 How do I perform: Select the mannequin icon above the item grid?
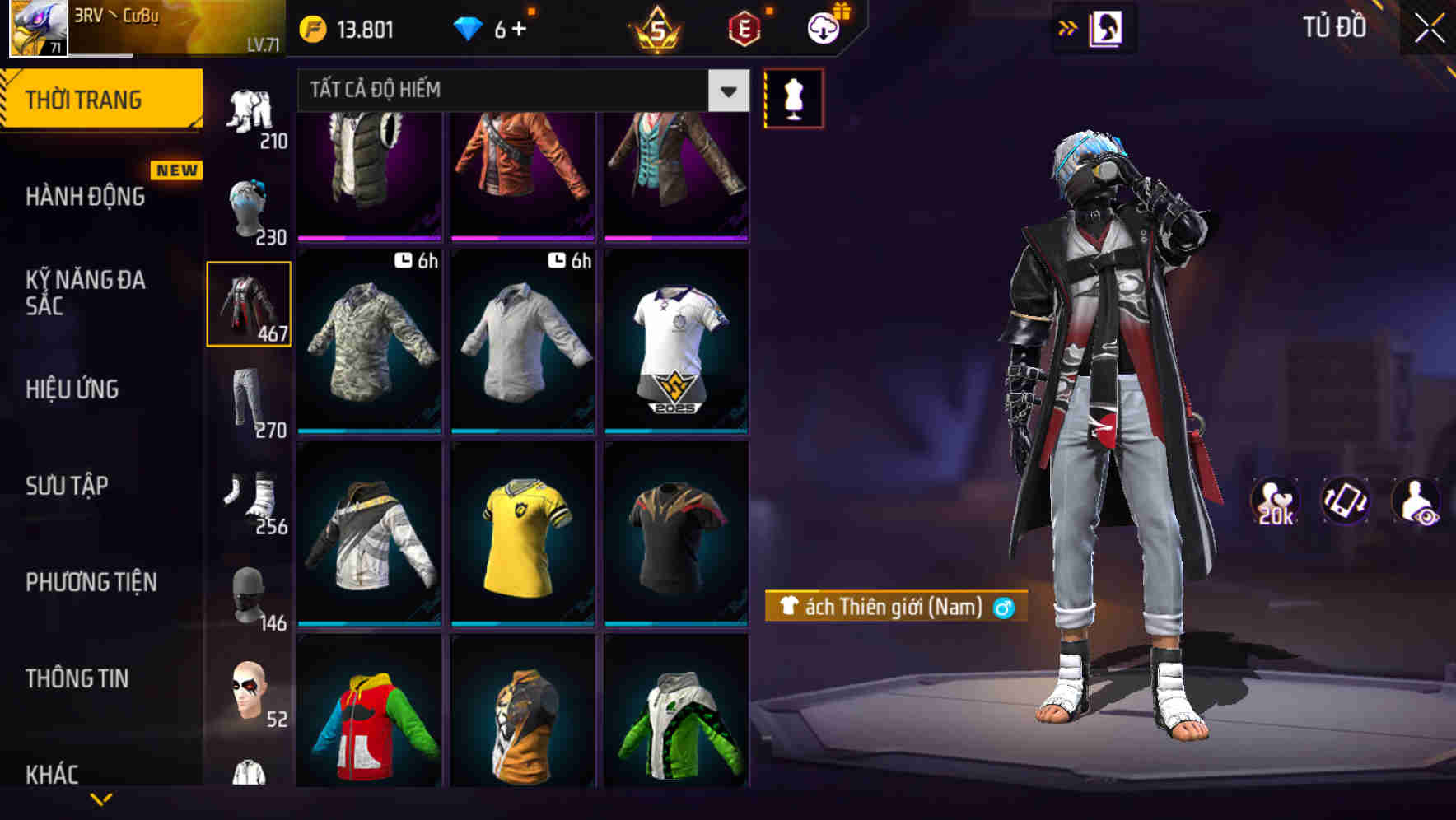pyautogui.click(x=793, y=97)
